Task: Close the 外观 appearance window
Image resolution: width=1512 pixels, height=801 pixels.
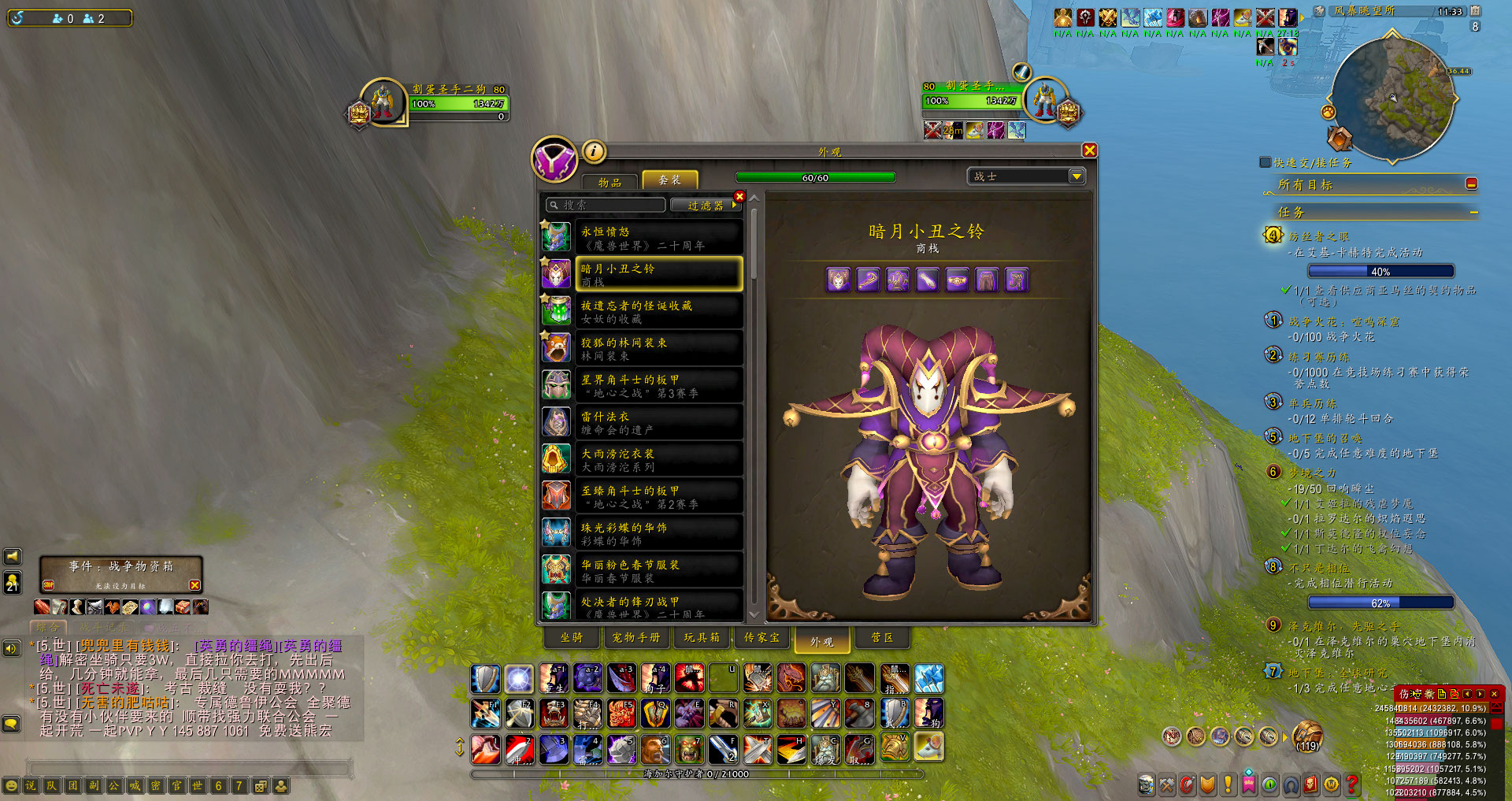Action: [x=1089, y=150]
